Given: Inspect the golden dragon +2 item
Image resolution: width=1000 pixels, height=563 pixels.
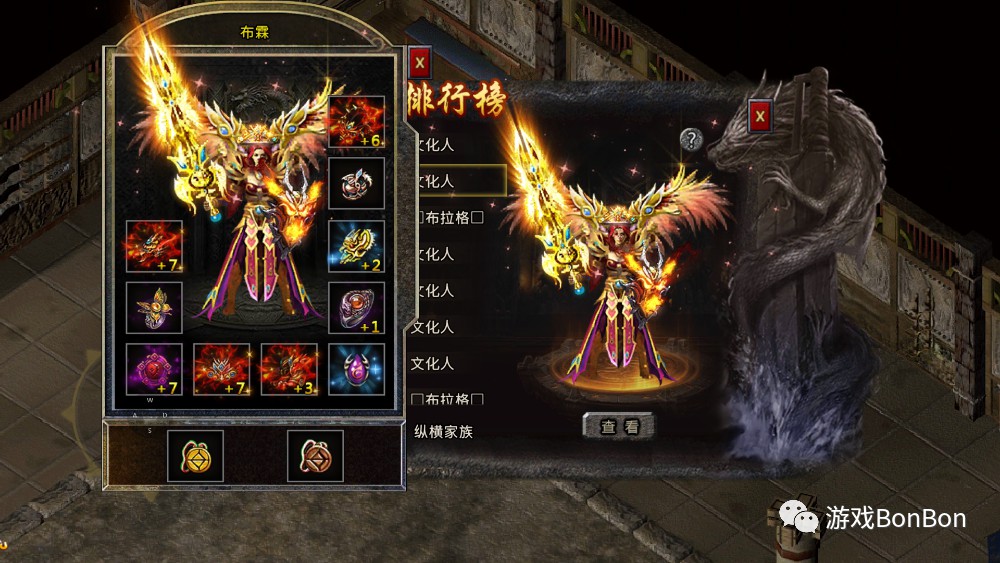Looking at the screenshot, I should pyautogui.click(x=356, y=246).
